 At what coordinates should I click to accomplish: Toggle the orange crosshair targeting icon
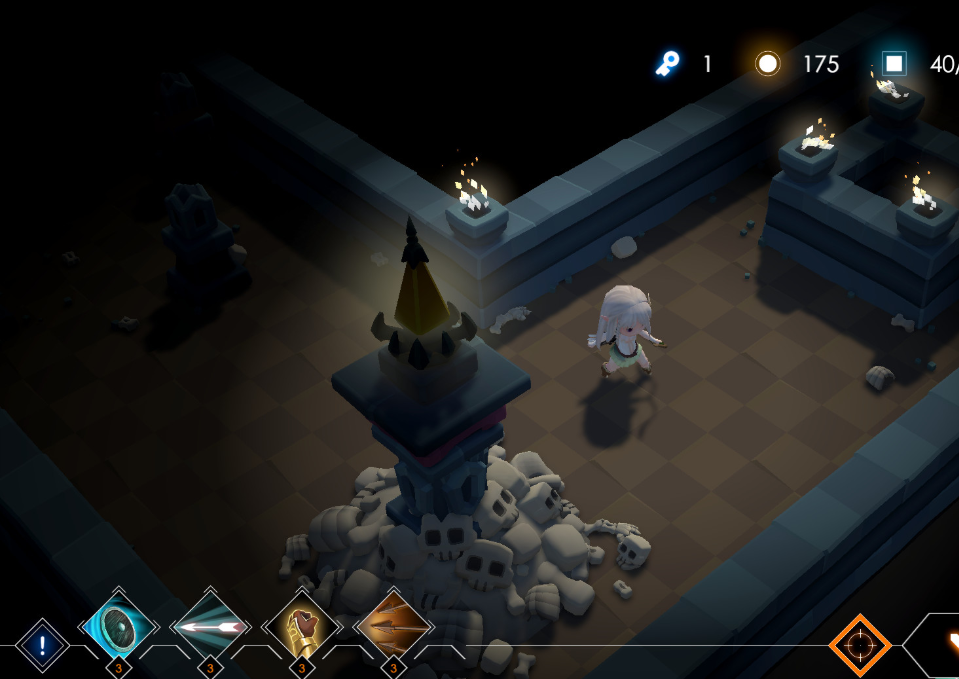(859, 645)
